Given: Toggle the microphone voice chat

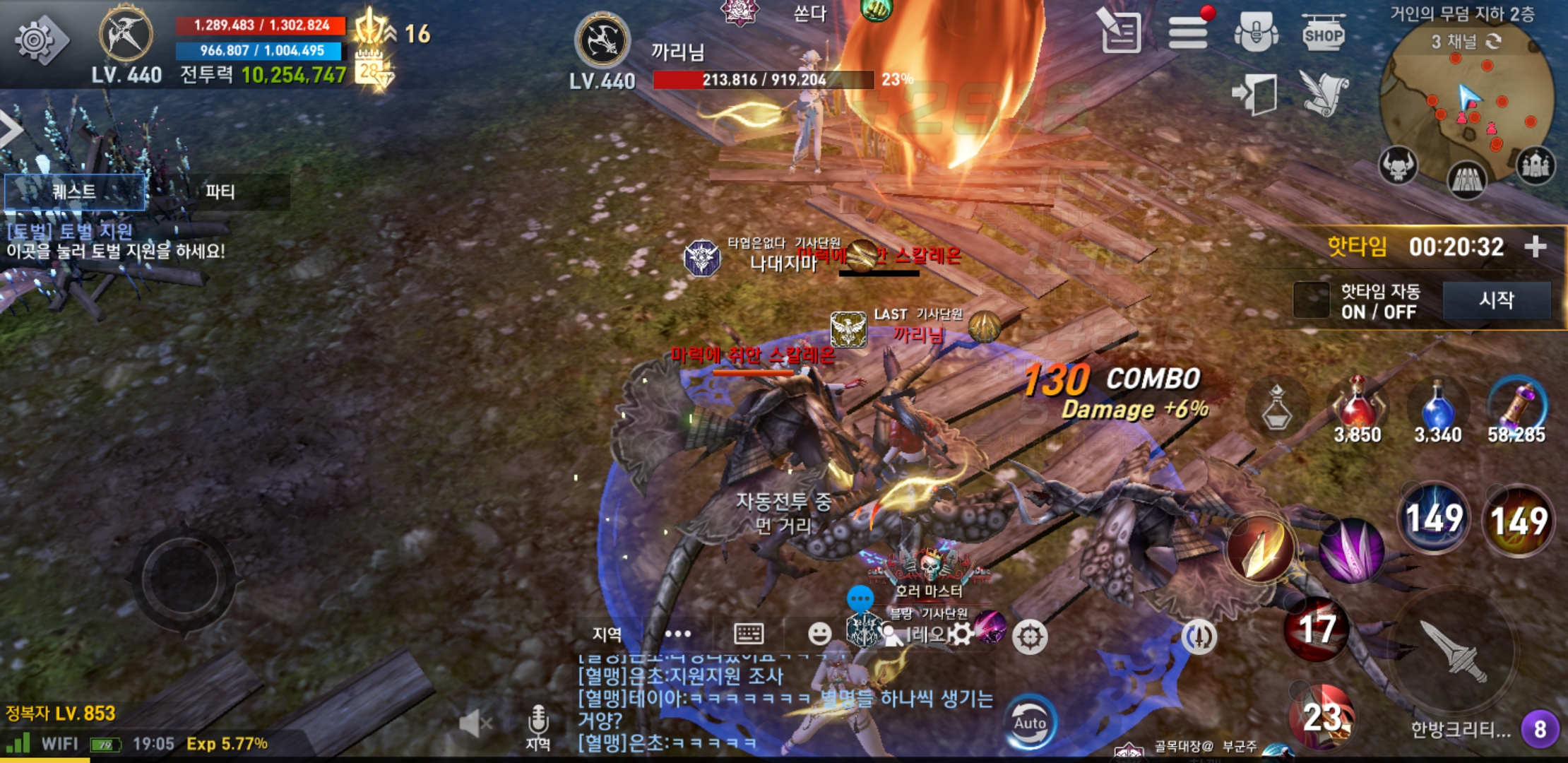Looking at the screenshot, I should click(x=538, y=723).
